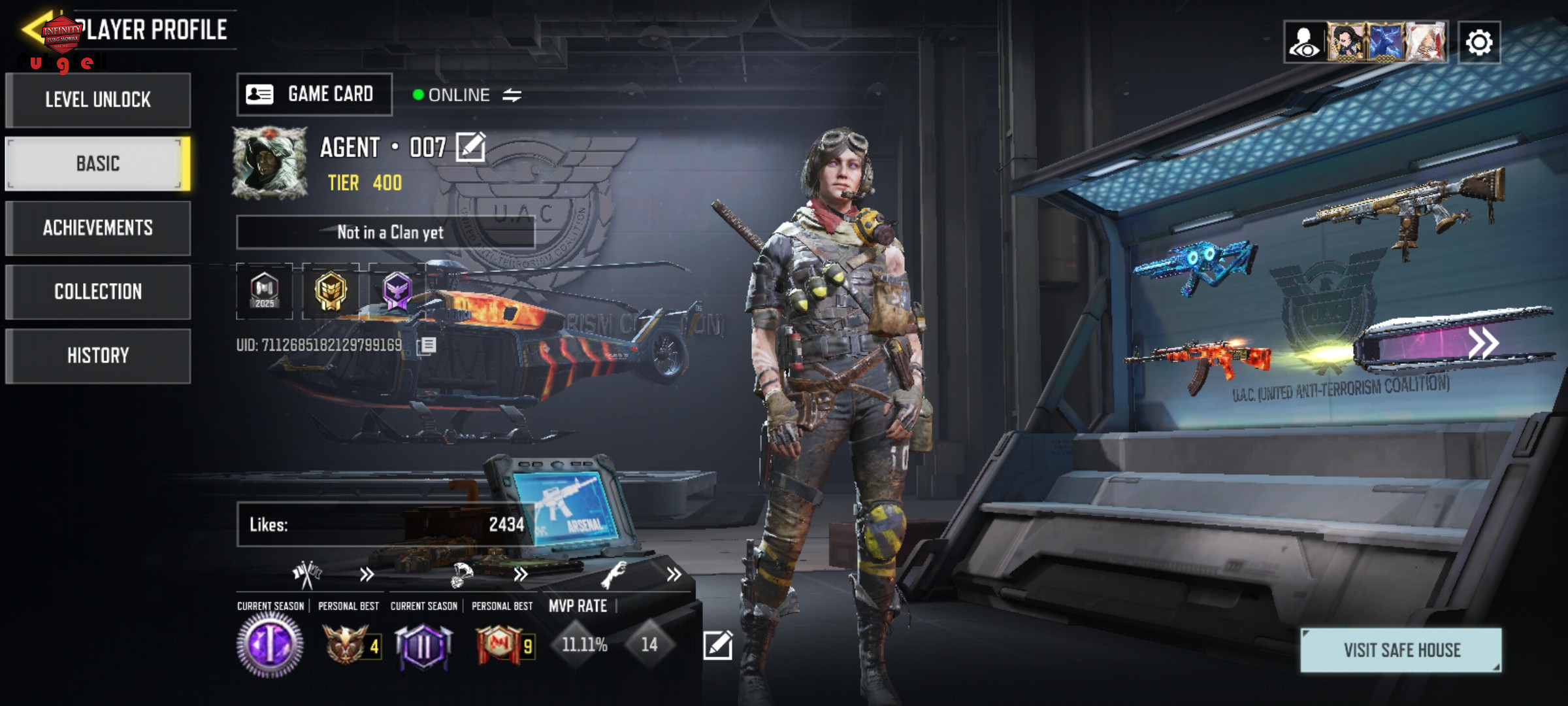Toggle the Online status switch
The image size is (1568, 706).
point(512,95)
